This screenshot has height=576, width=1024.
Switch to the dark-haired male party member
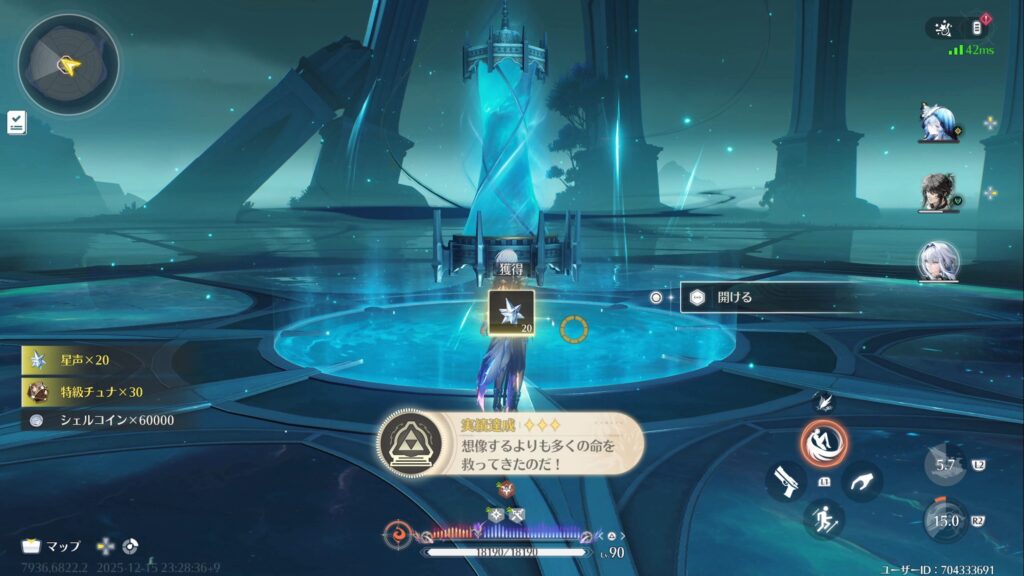tap(938, 192)
